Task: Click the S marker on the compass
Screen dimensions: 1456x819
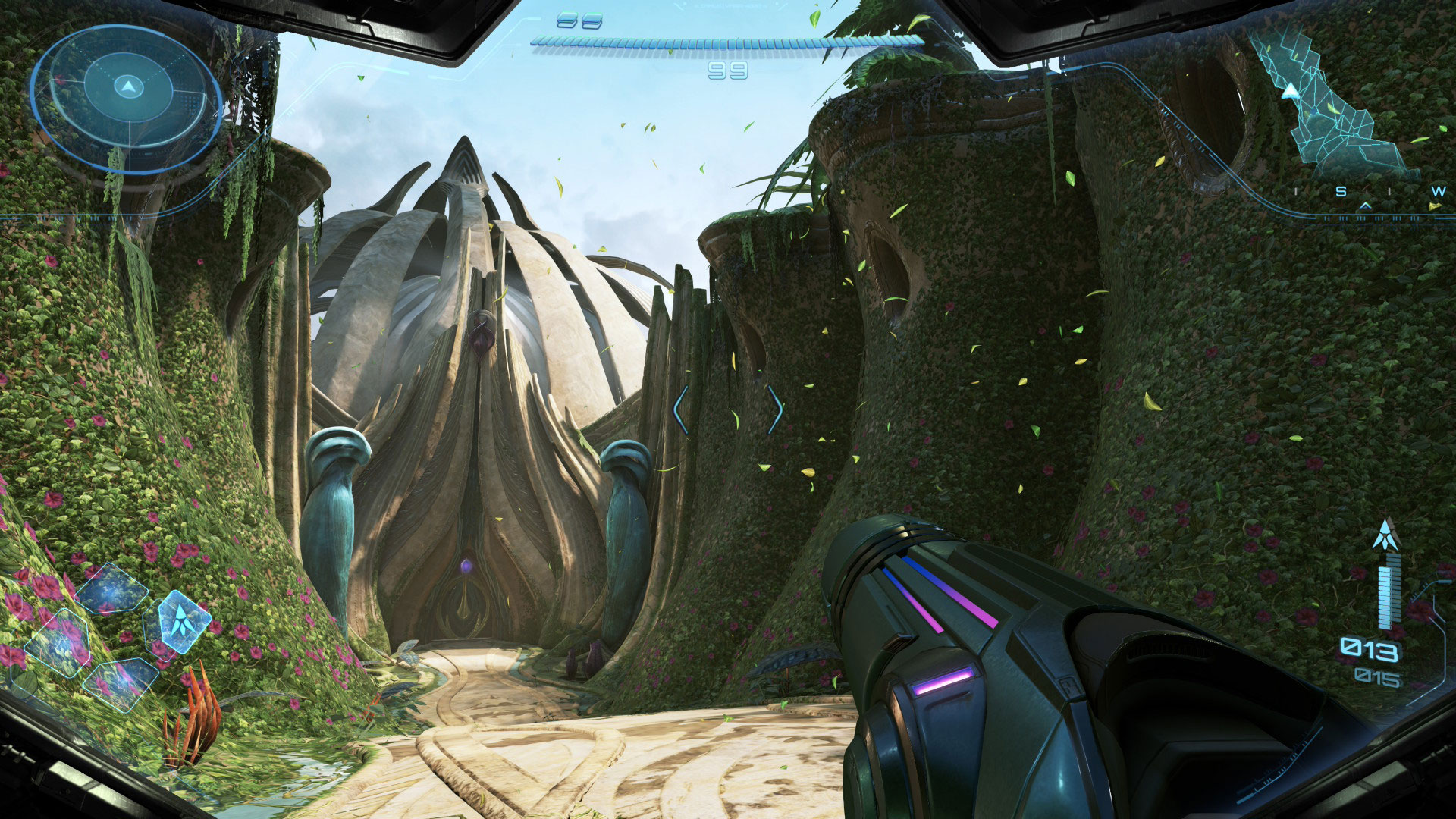Action: click(1341, 192)
